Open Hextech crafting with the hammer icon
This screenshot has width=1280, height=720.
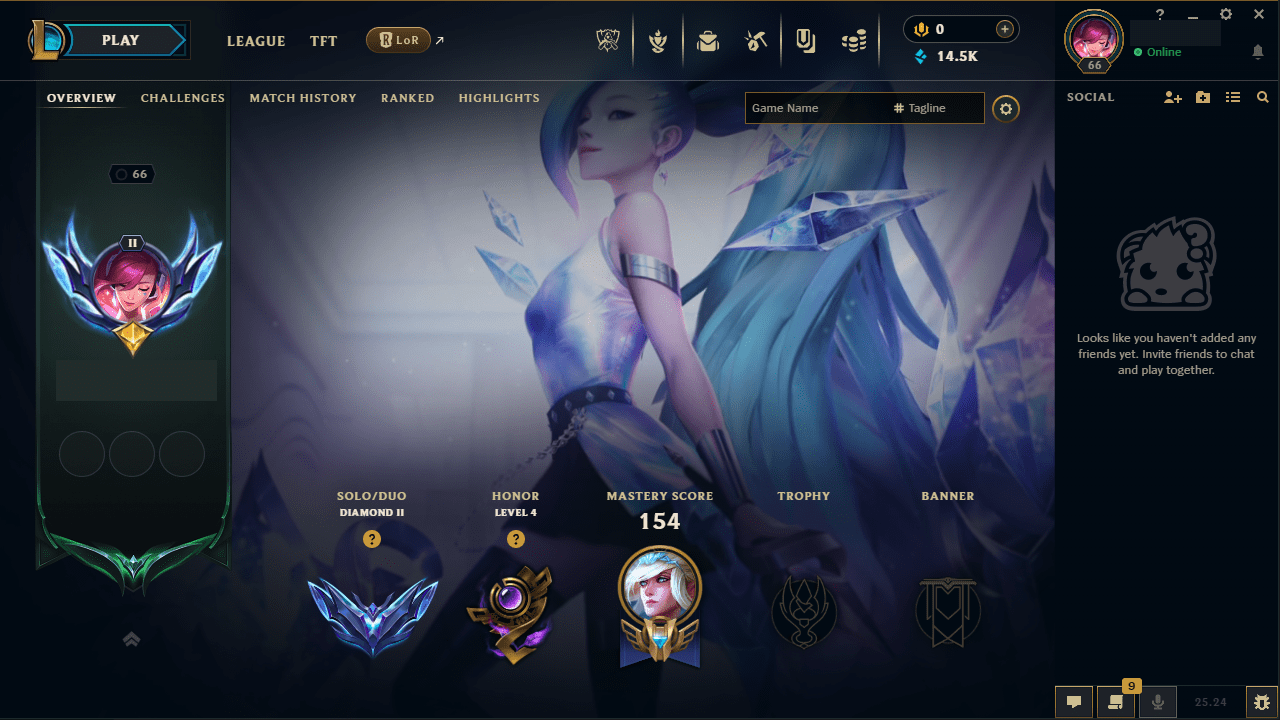tap(756, 41)
